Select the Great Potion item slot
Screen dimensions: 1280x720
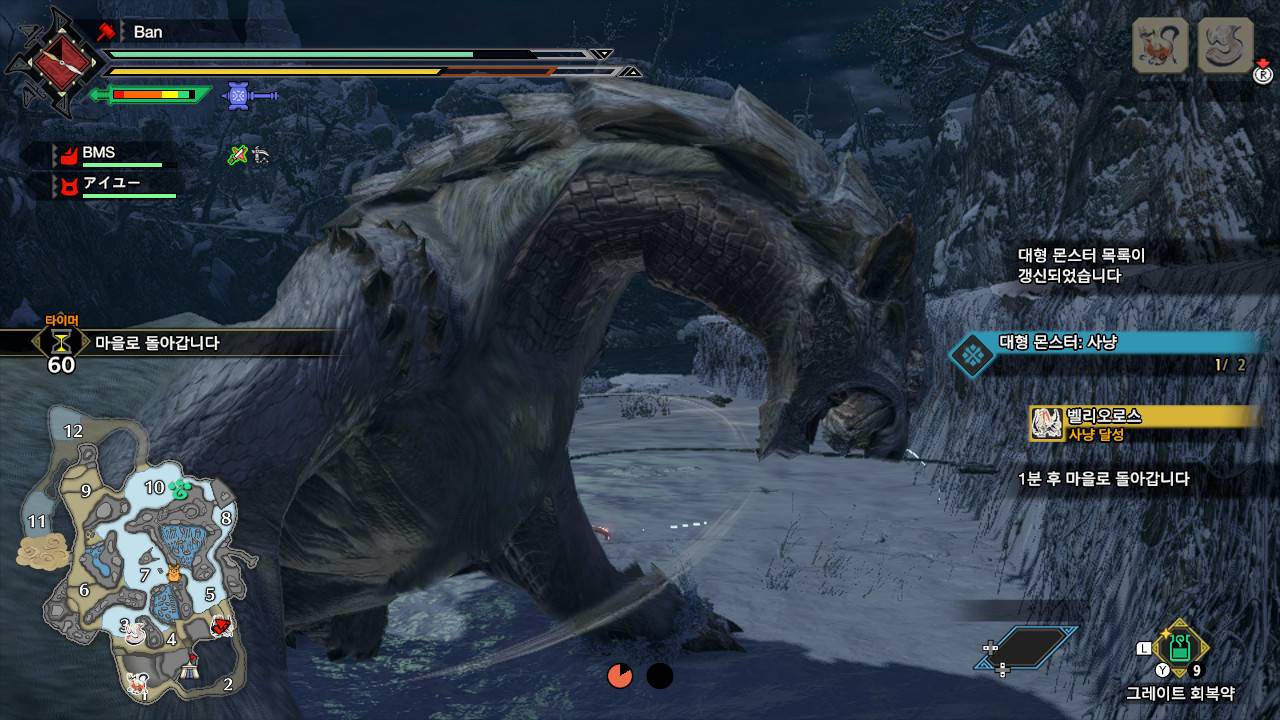coord(1181,646)
